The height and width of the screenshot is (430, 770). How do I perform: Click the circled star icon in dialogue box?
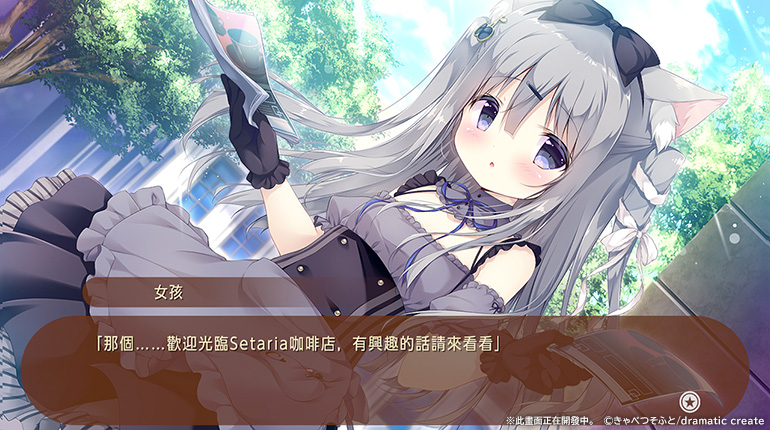[688, 402]
